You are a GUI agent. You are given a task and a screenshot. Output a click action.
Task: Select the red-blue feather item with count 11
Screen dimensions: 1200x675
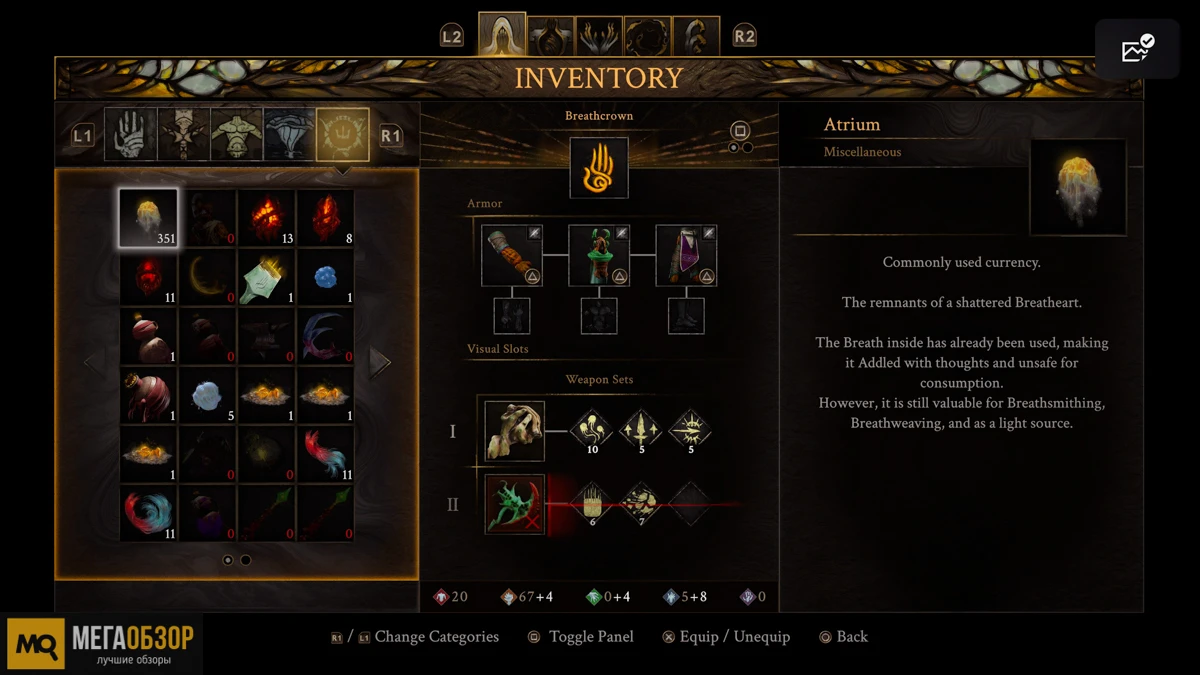tap(325, 454)
